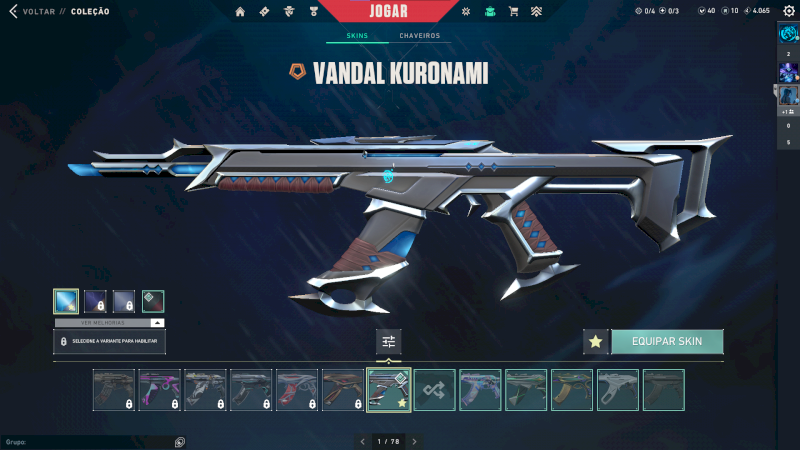800x450 pixels.
Task: Open the store shopping cart icon
Action: [513, 12]
